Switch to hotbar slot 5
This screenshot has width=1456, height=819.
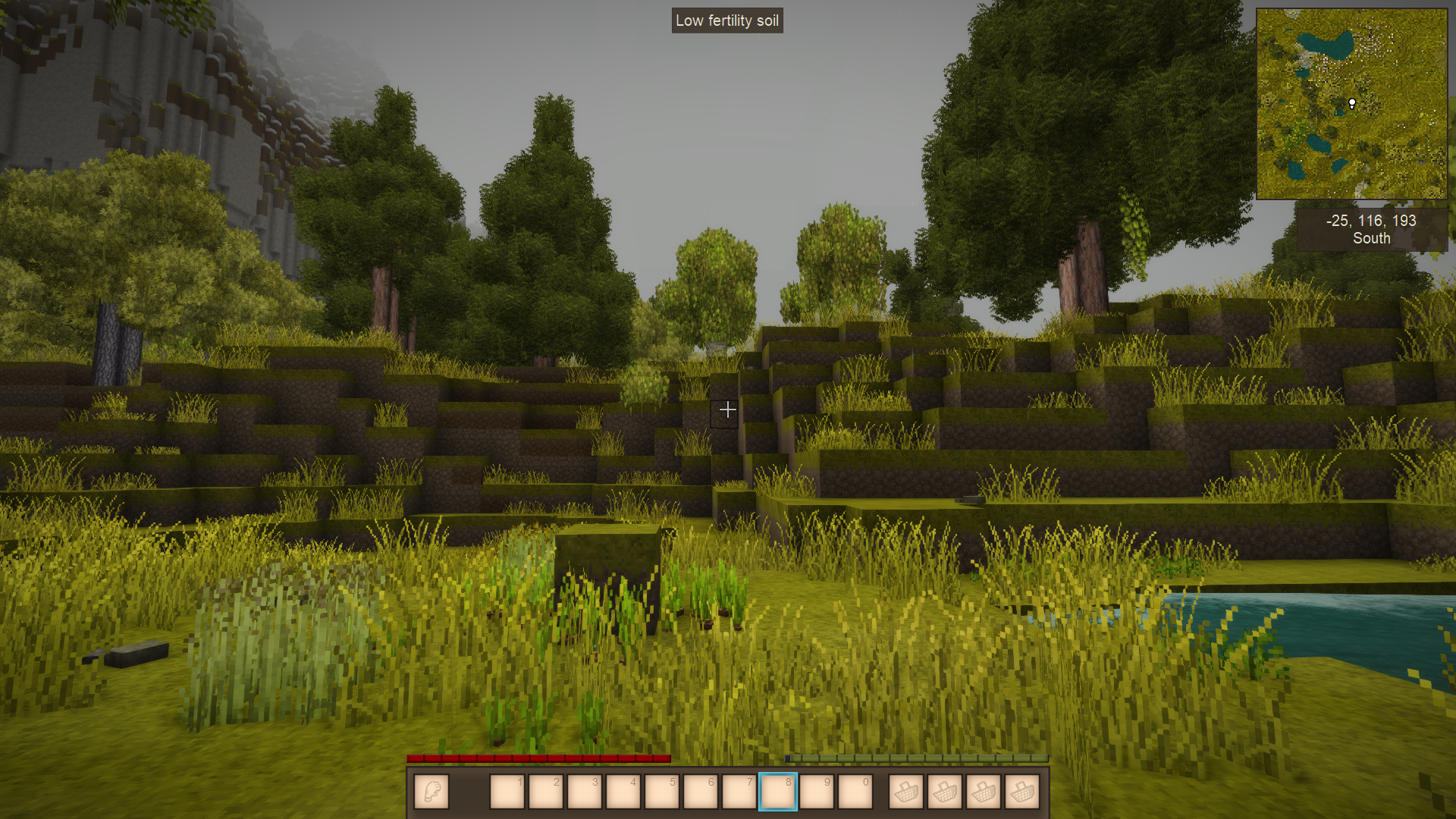pos(661,792)
